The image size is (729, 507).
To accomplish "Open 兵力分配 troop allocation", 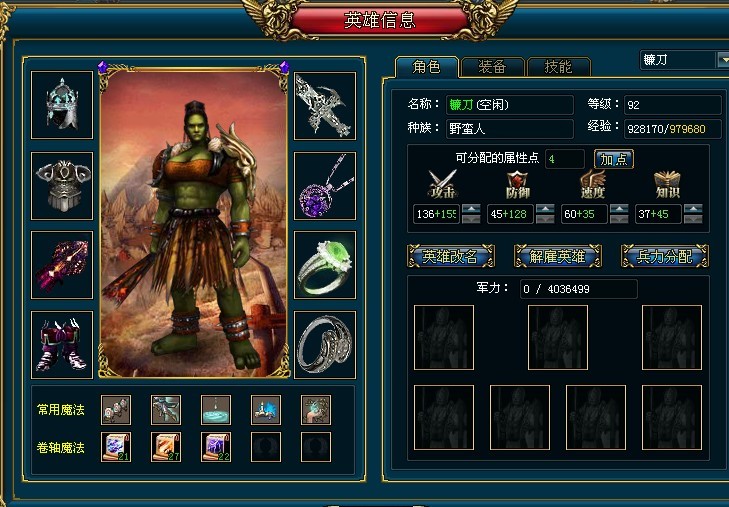I will click(x=664, y=257).
